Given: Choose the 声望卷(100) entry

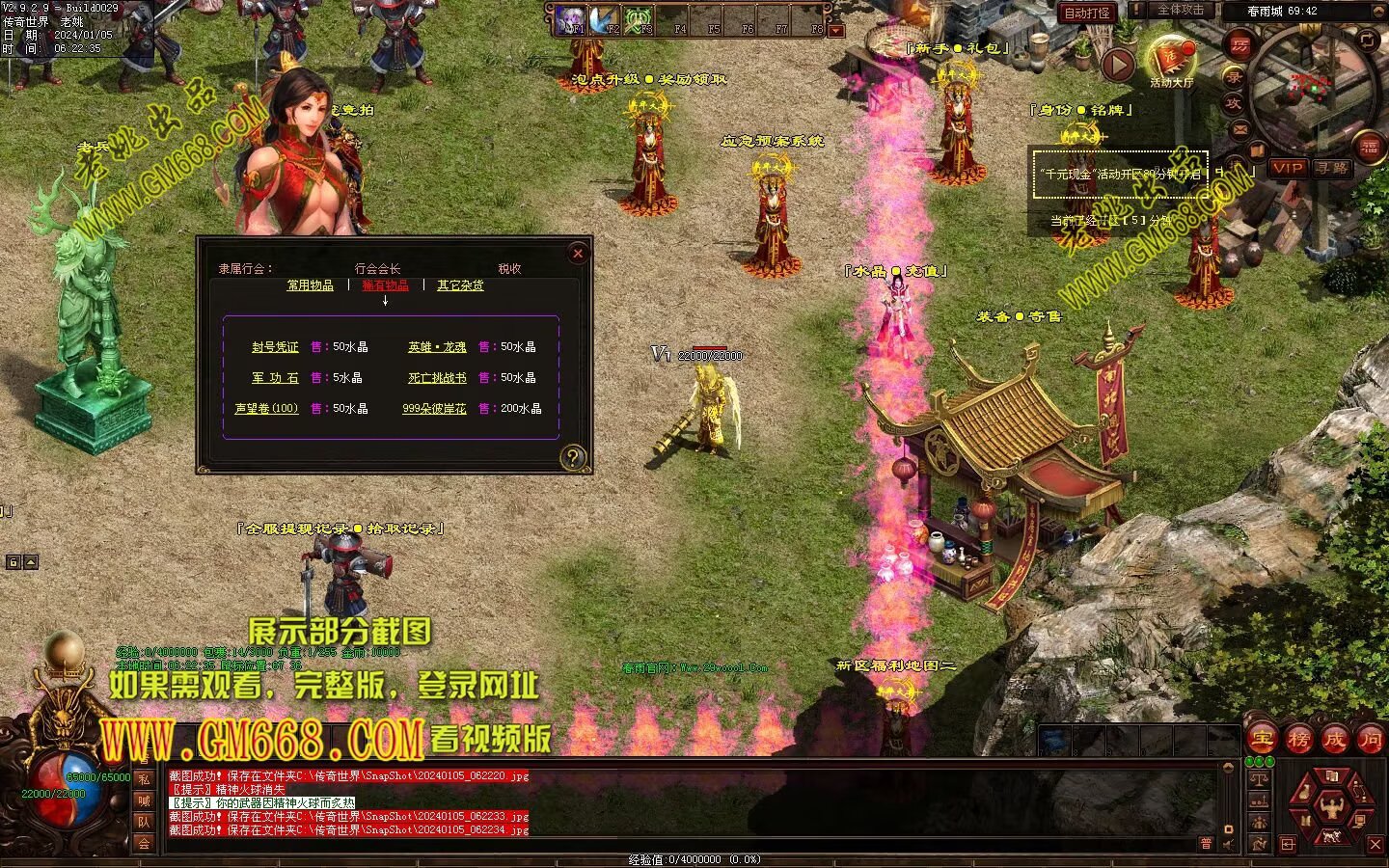Looking at the screenshot, I should click(x=266, y=409).
